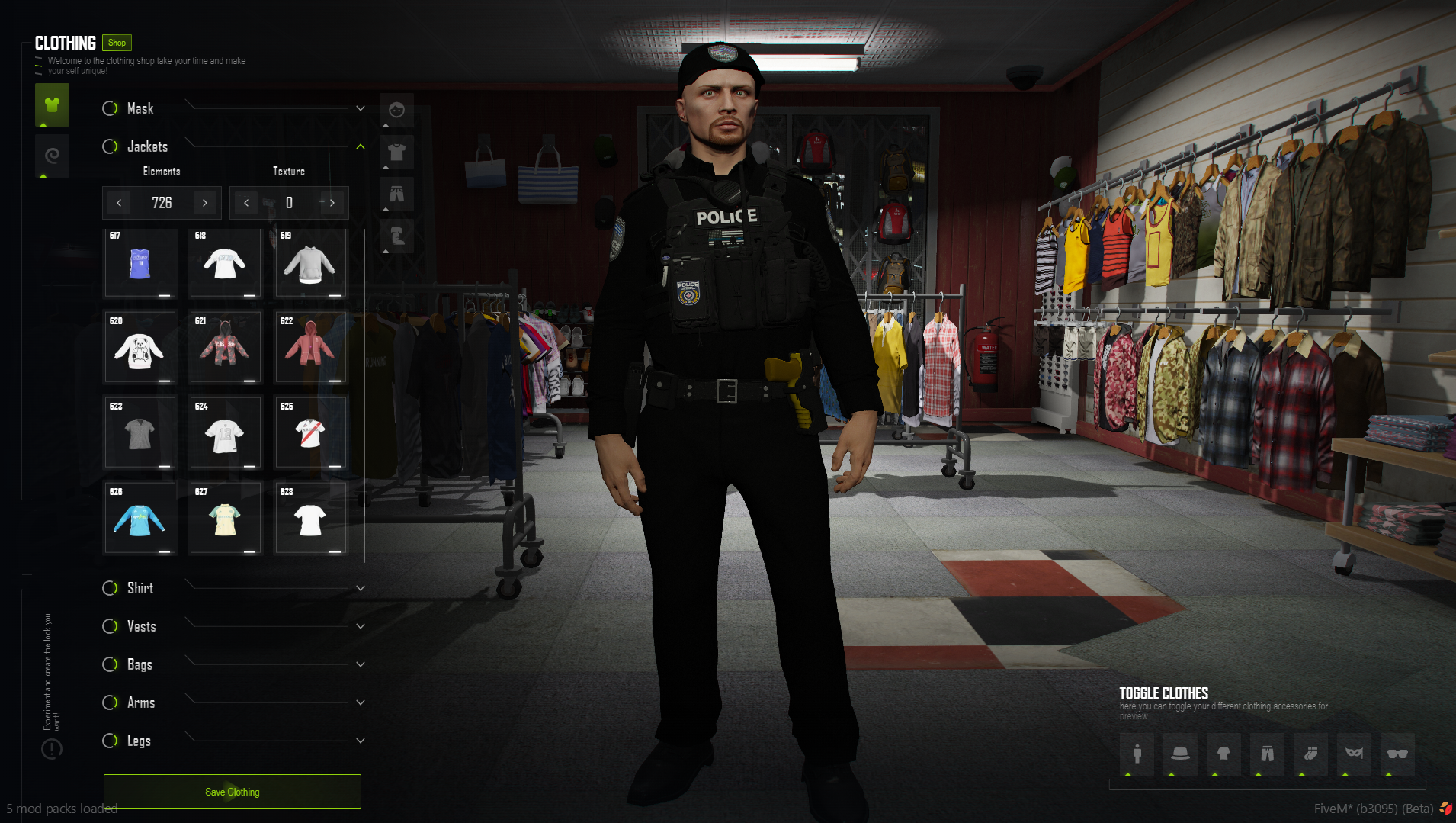Expand the Arms section
Viewport: 1456px width, 823px height.
[360, 702]
